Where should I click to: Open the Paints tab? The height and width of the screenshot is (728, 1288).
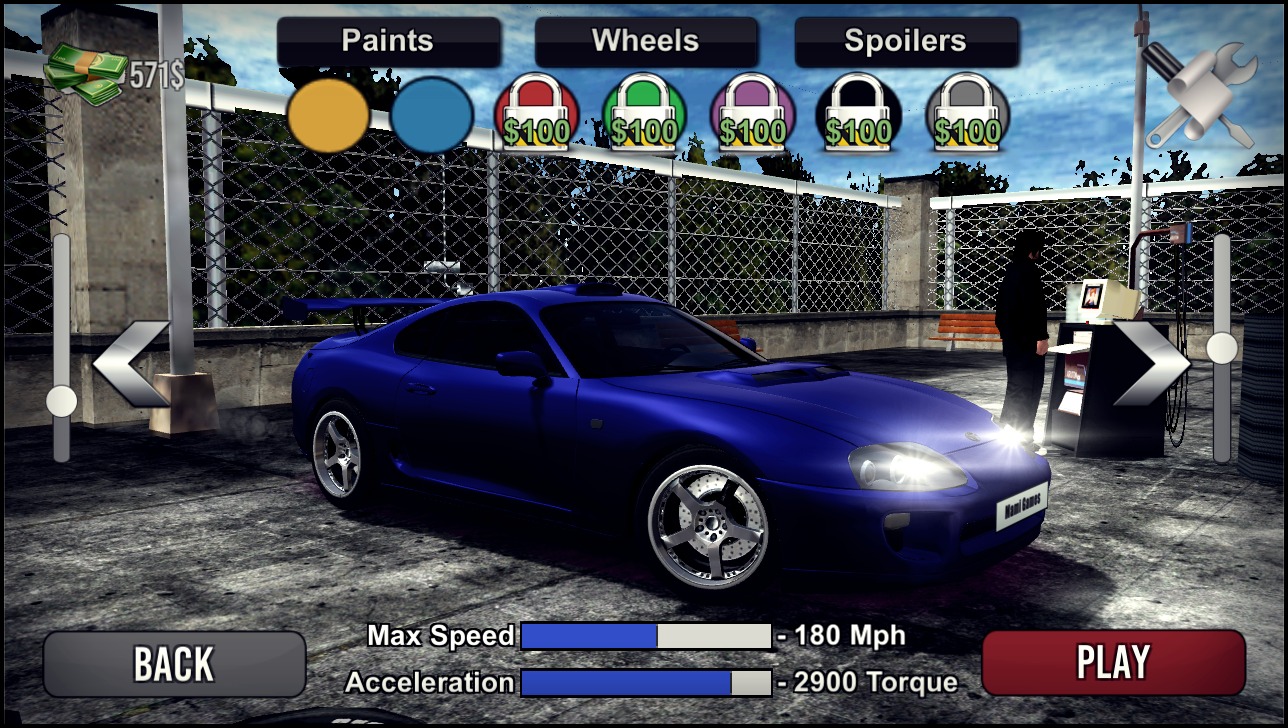pyautogui.click(x=387, y=40)
